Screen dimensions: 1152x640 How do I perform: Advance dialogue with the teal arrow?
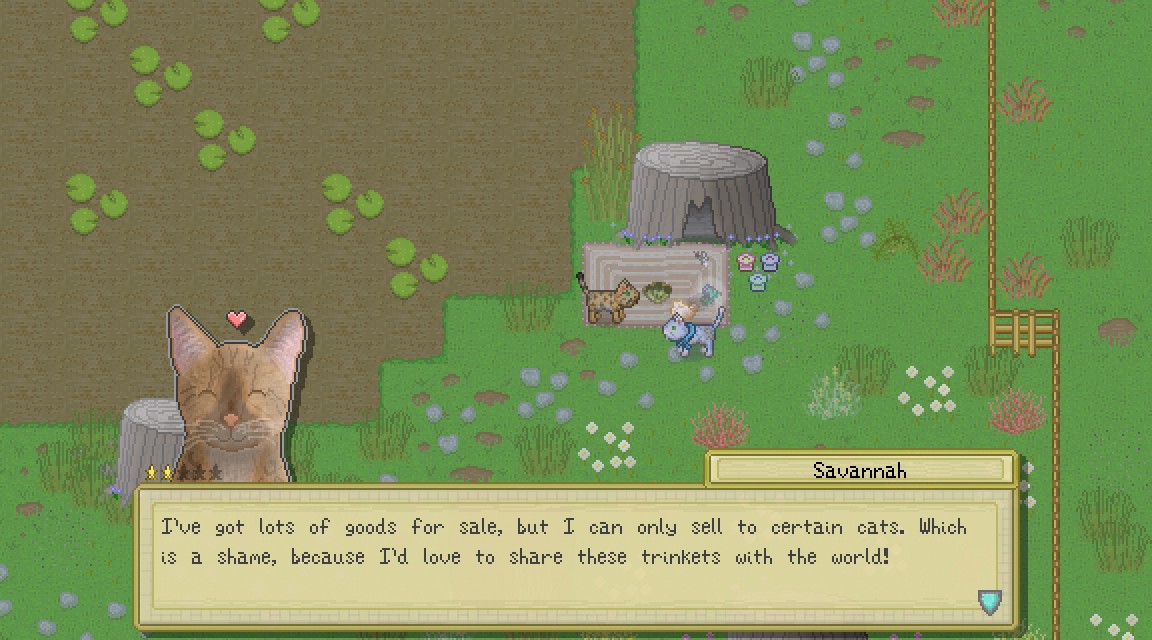point(989,601)
